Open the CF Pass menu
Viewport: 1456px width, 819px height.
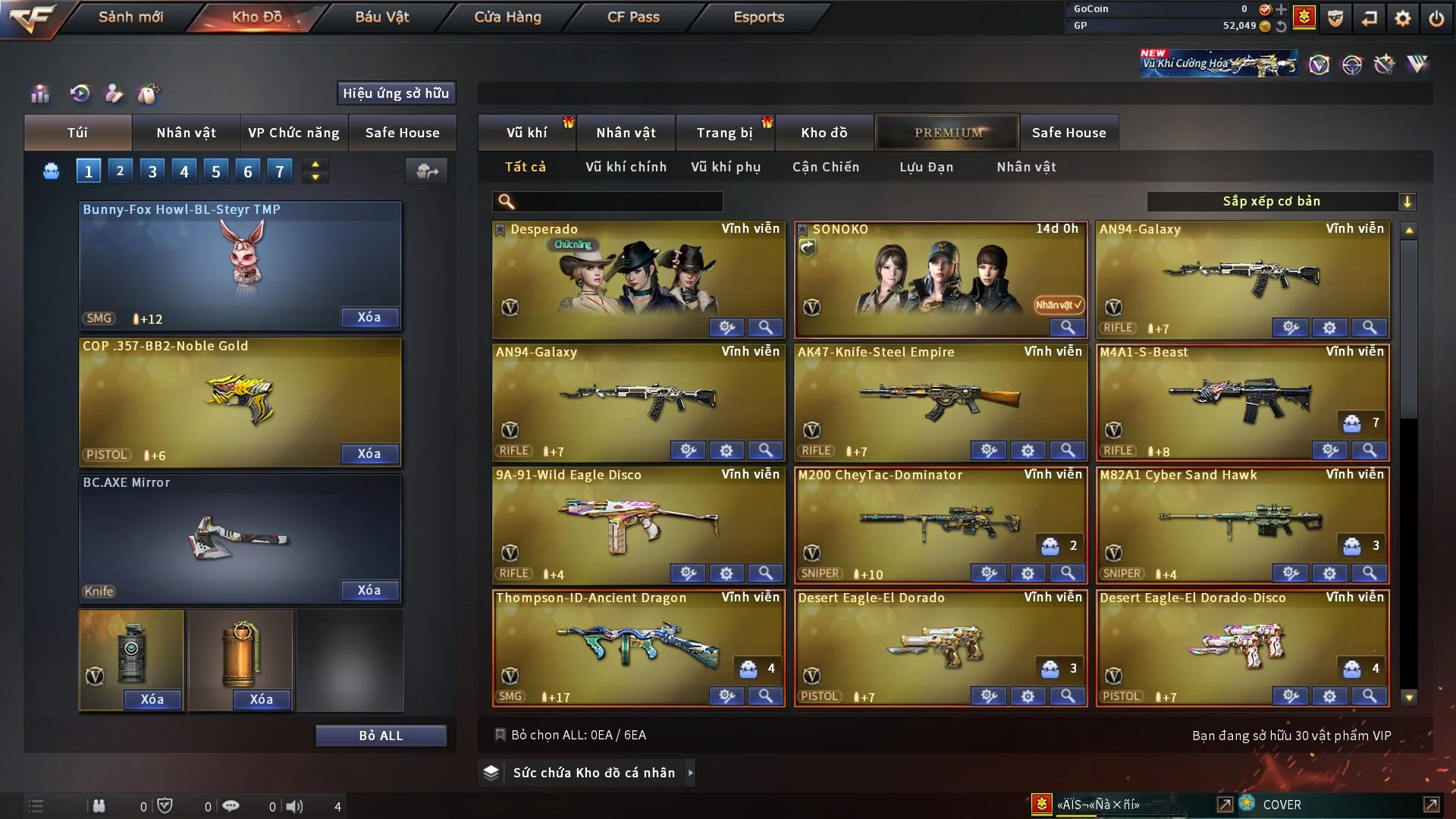pos(633,17)
